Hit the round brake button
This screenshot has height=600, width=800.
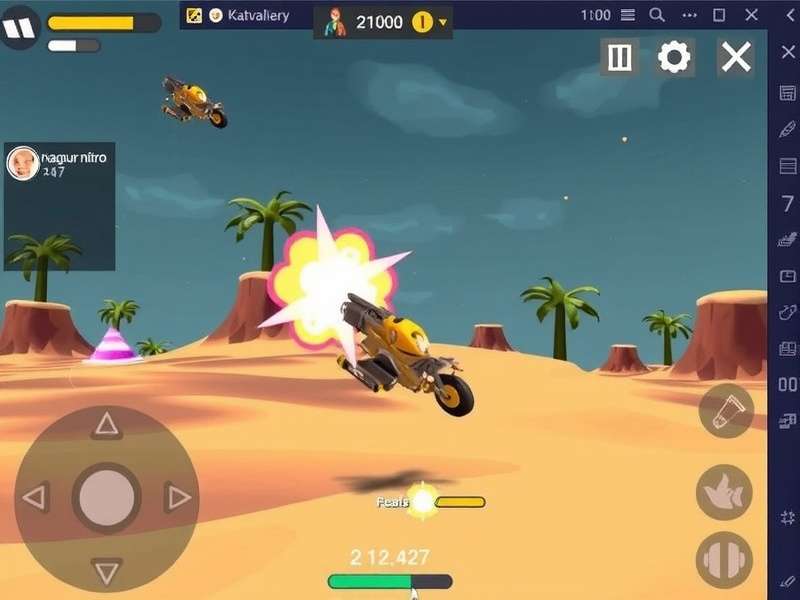pyautogui.click(x=724, y=560)
